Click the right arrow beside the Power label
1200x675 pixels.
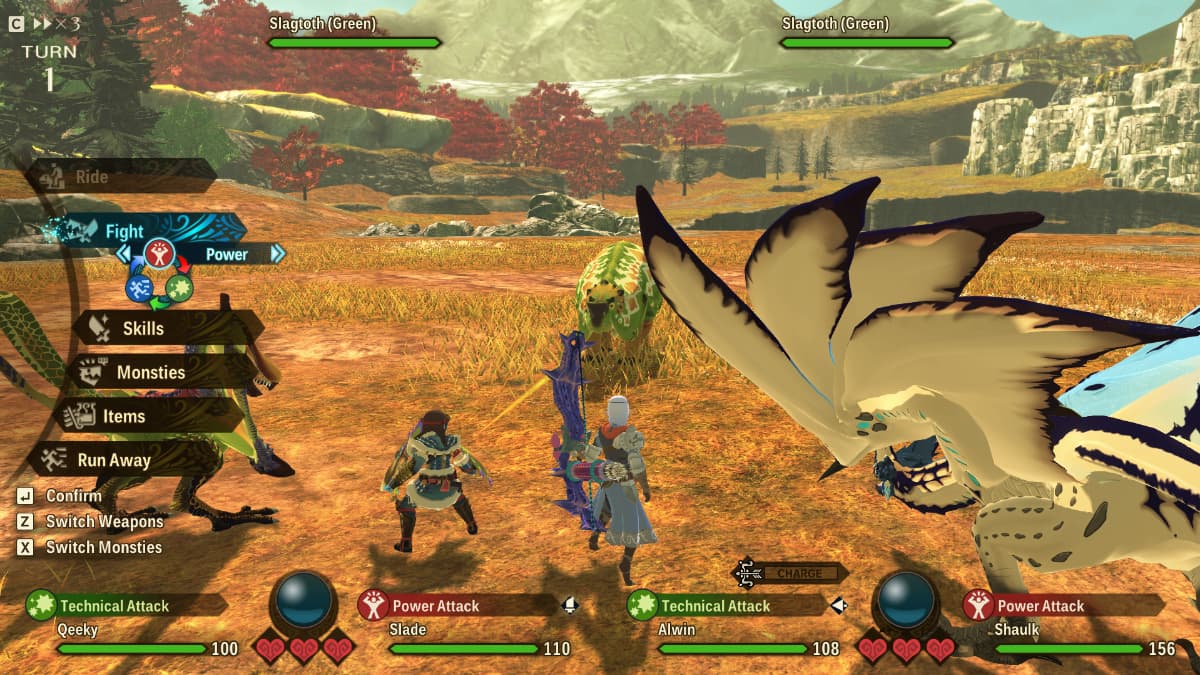click(x=277, y=254)
